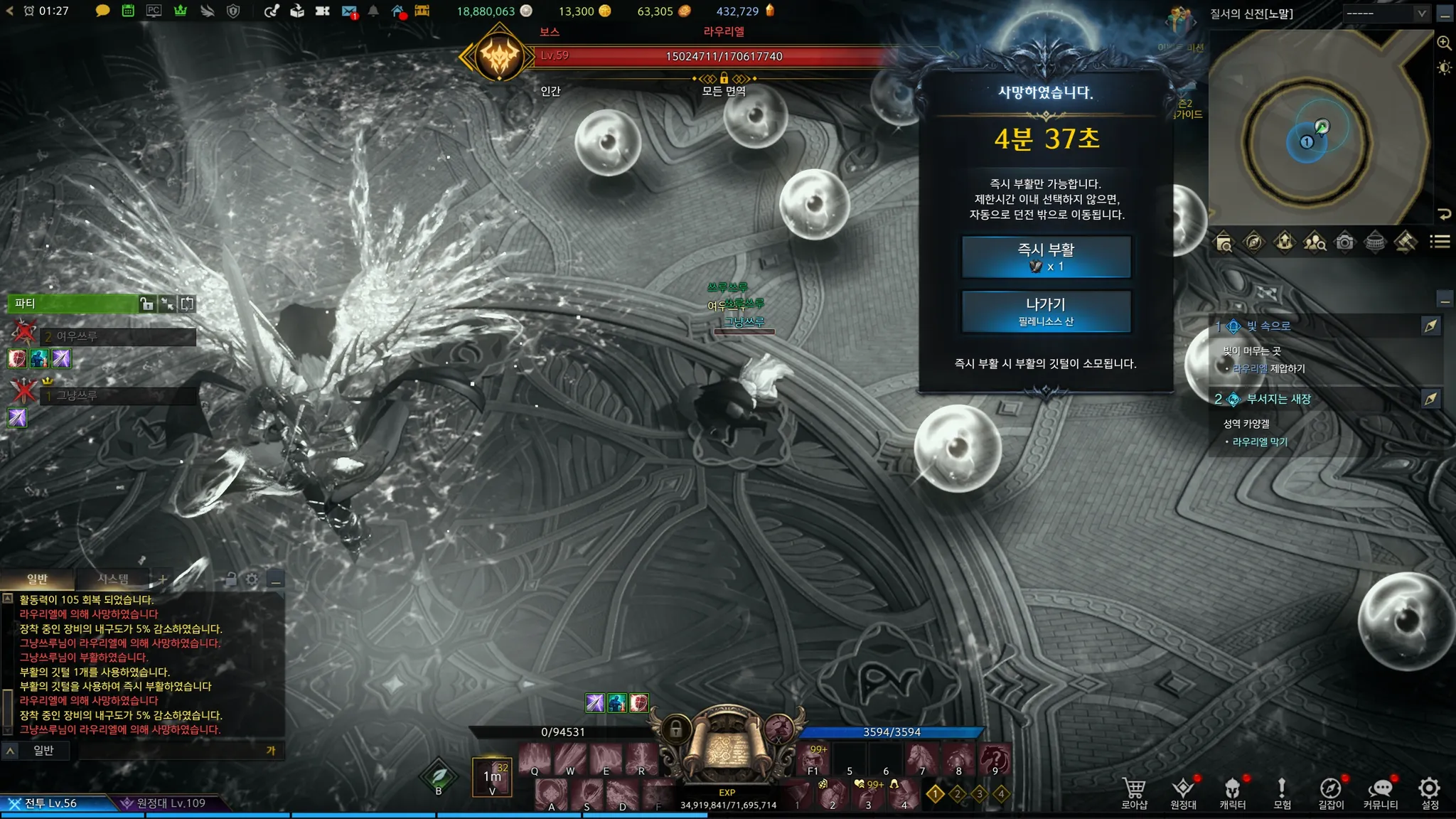Choose 즉시 부활 to revive instantly

tap(1046, 257)
